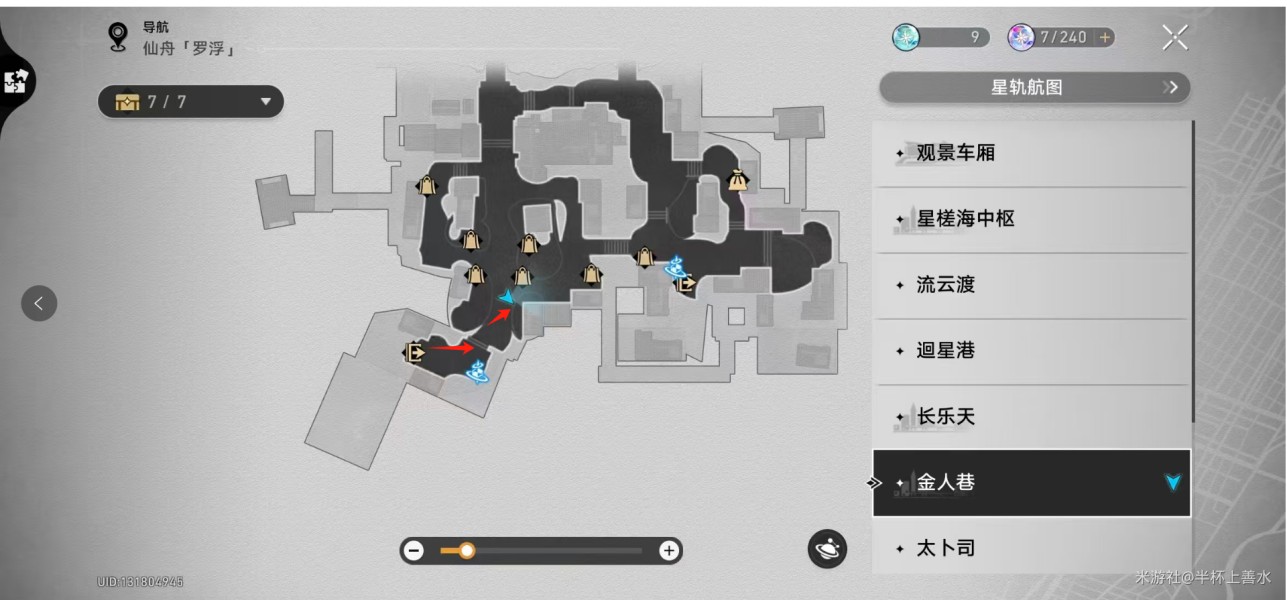Zoom out the map with minus button
The width and height of the screenshot is (1287, 600).
(x=414, y=550)
